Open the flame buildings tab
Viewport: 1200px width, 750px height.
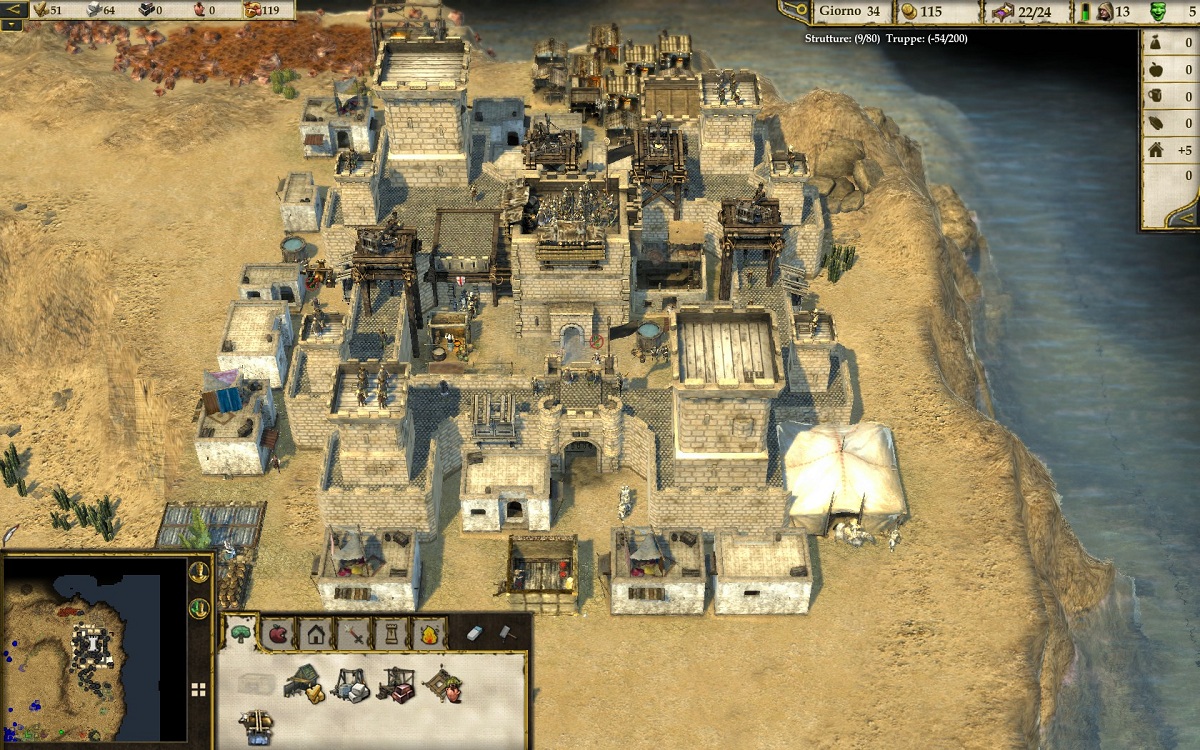tap(428, 633)
